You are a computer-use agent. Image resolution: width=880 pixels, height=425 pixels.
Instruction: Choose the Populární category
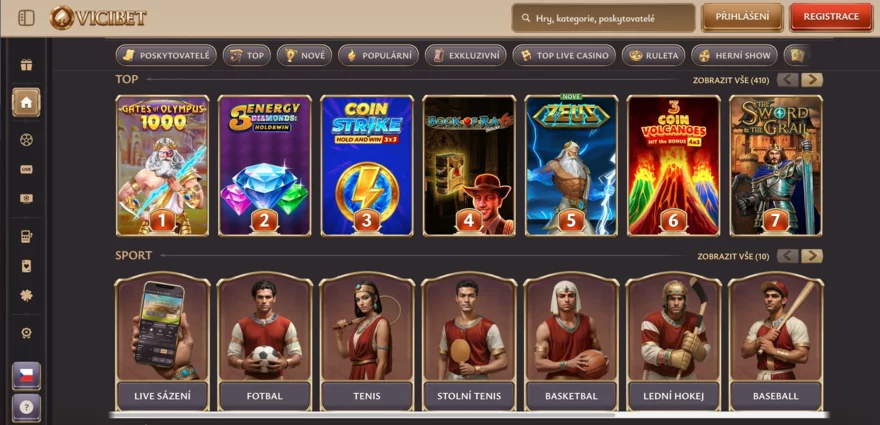pos(377,56)
